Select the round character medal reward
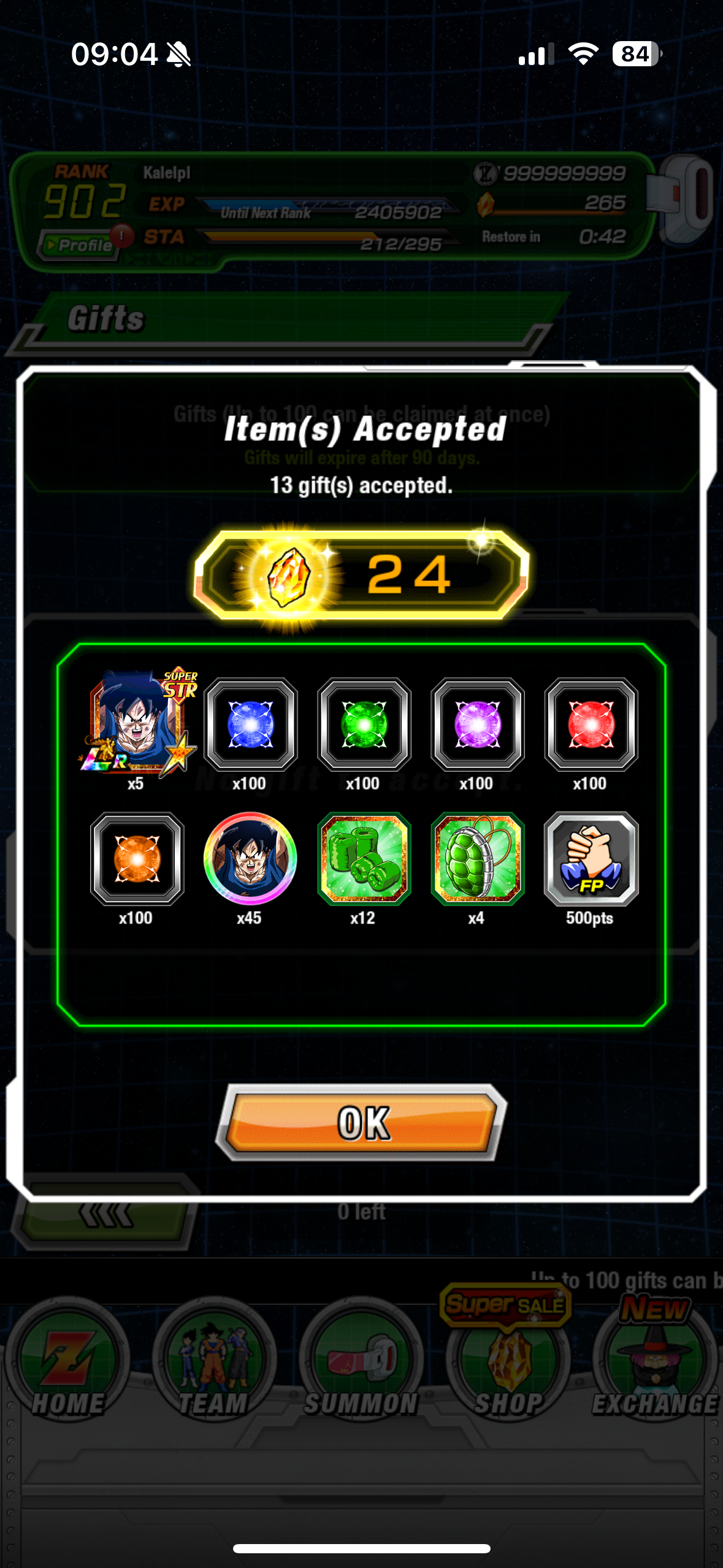Viewport: 723px width, 1568px height. (250, 859)
